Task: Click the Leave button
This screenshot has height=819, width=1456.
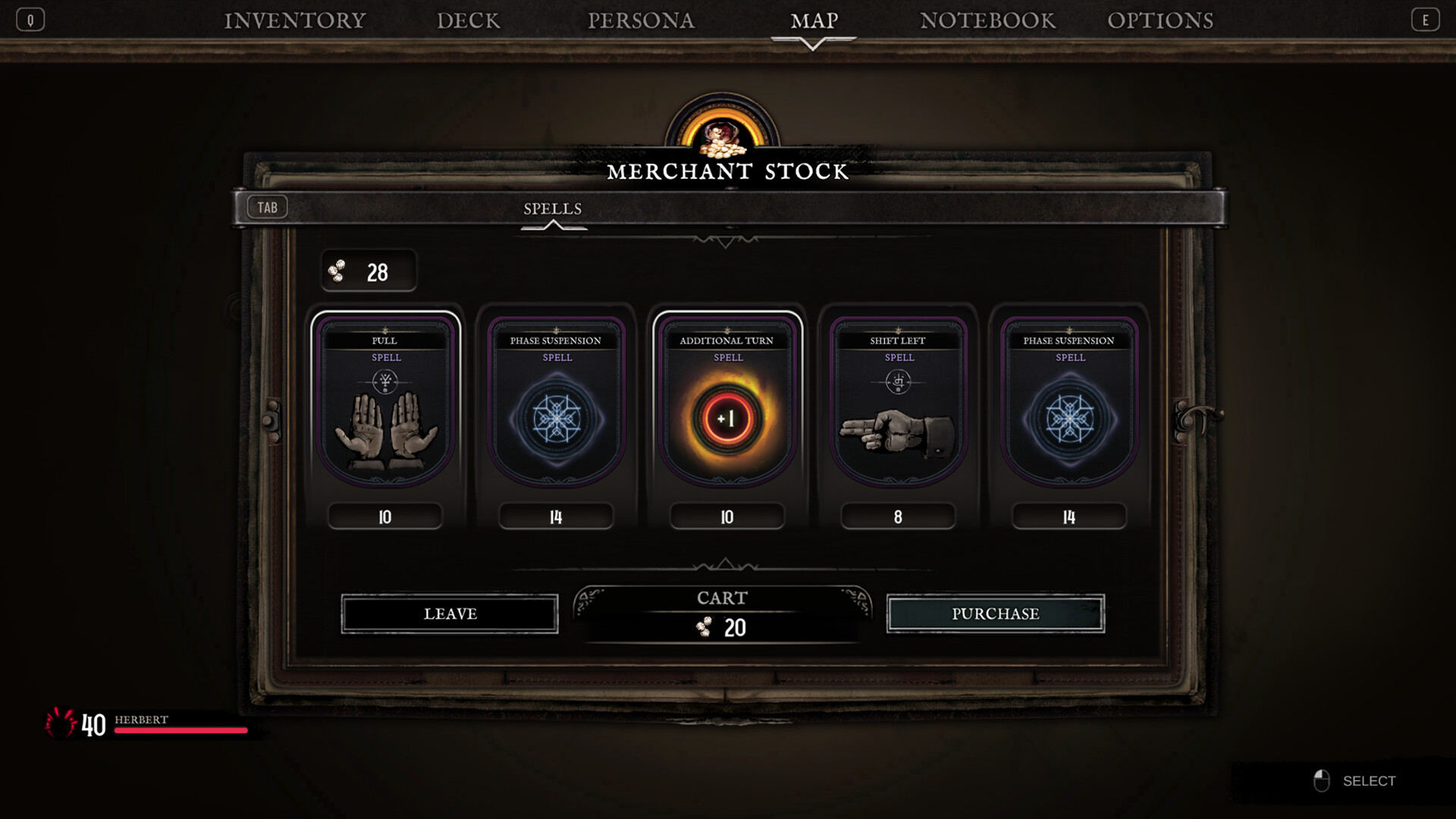Action: click(450, 613)
